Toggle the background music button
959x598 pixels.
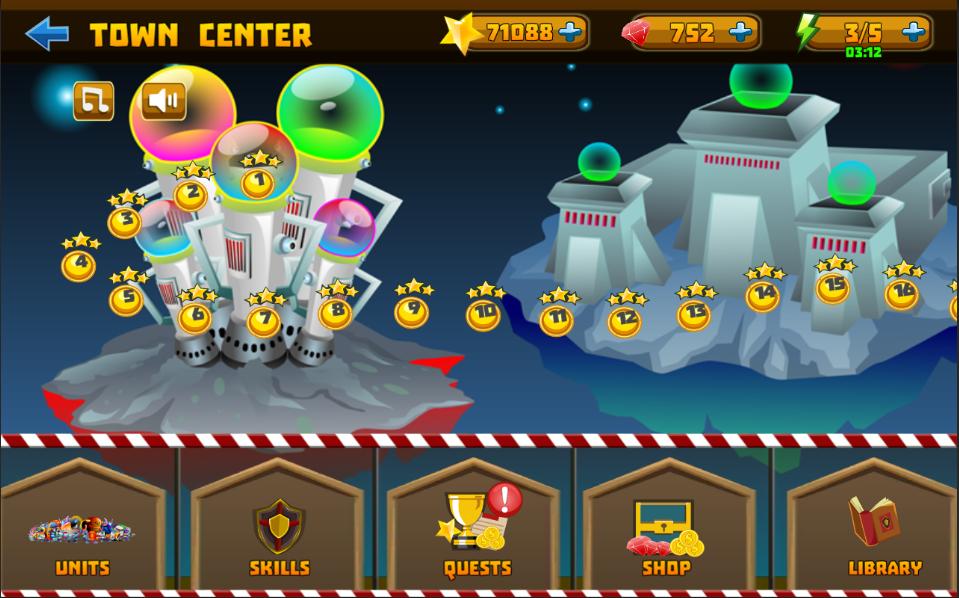coord(94,101)
